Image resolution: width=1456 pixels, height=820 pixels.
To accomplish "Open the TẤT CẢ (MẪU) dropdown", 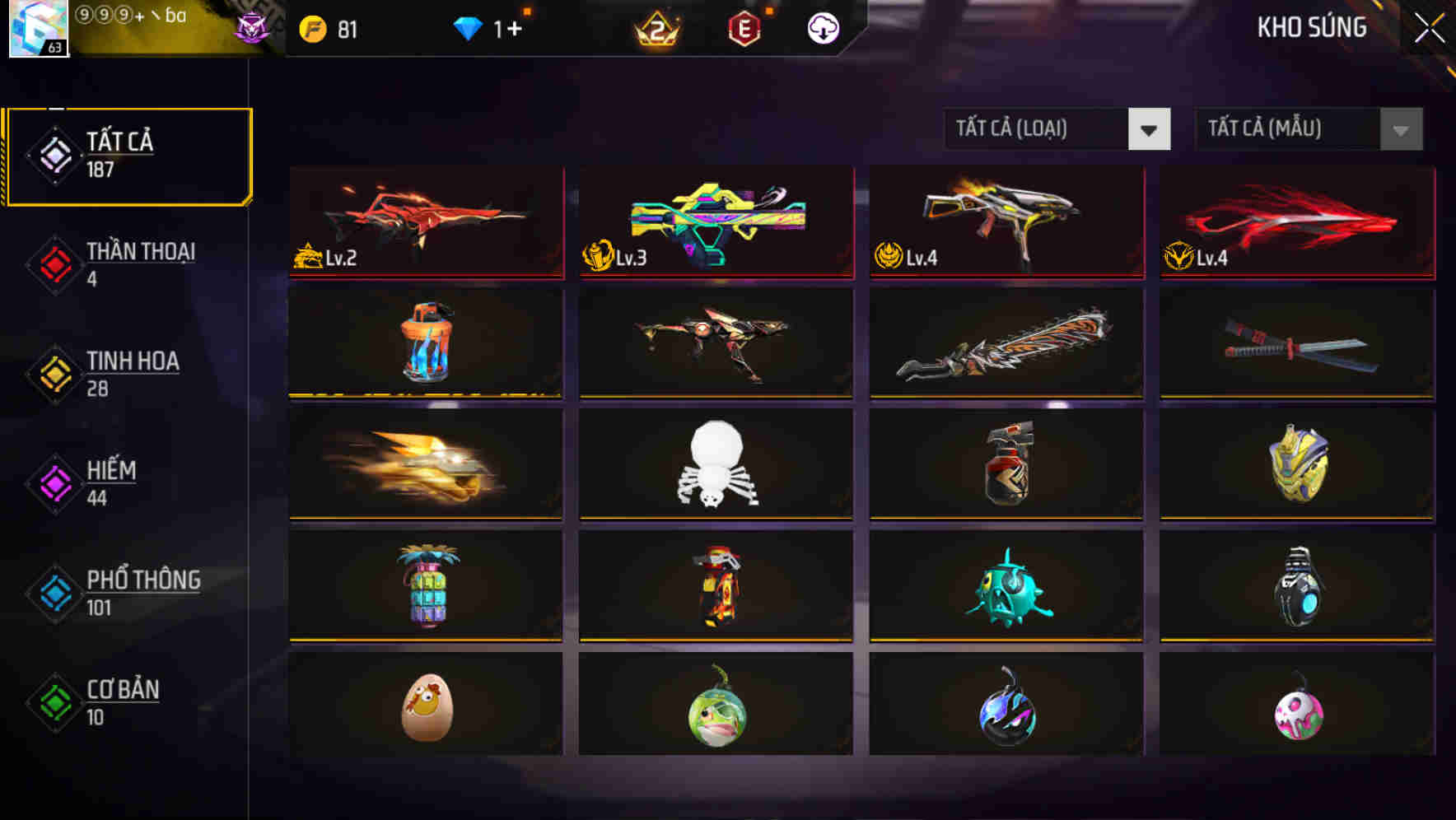I will (1309, 129).
